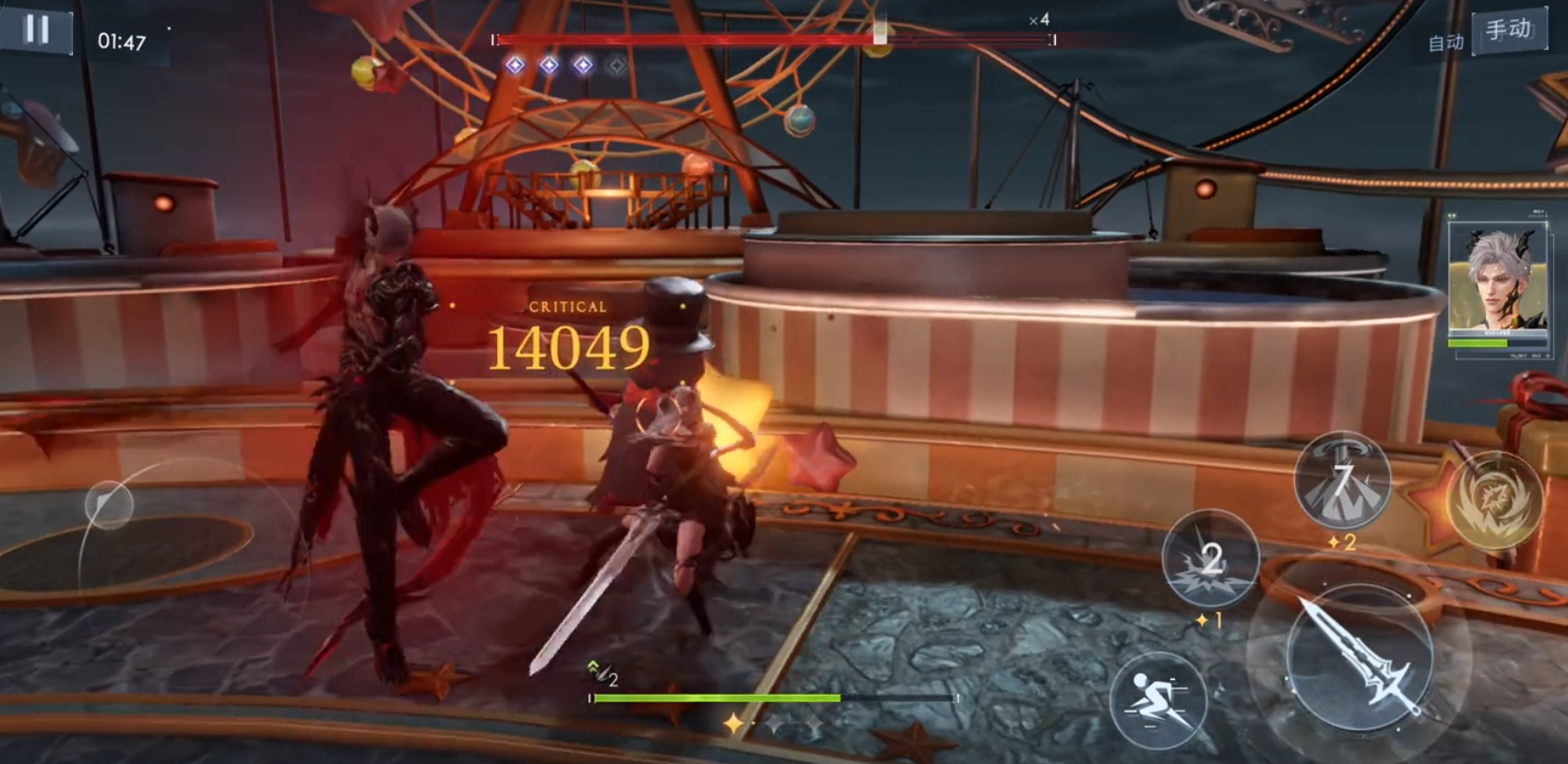Viewport: 1568px width, 764px height.
Task: Activate the skill showing cooldown 7
Action: [x=1342, y=481]
